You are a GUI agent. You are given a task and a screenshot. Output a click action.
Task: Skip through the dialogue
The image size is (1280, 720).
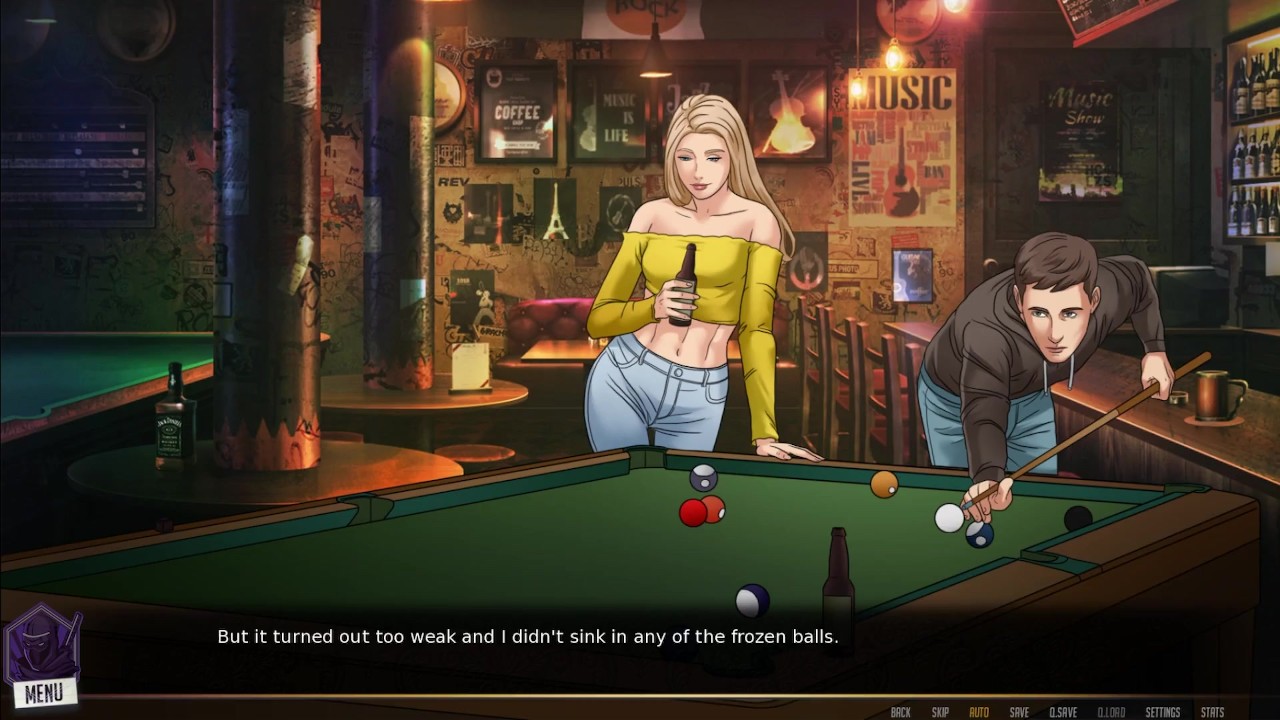point(940,712)
